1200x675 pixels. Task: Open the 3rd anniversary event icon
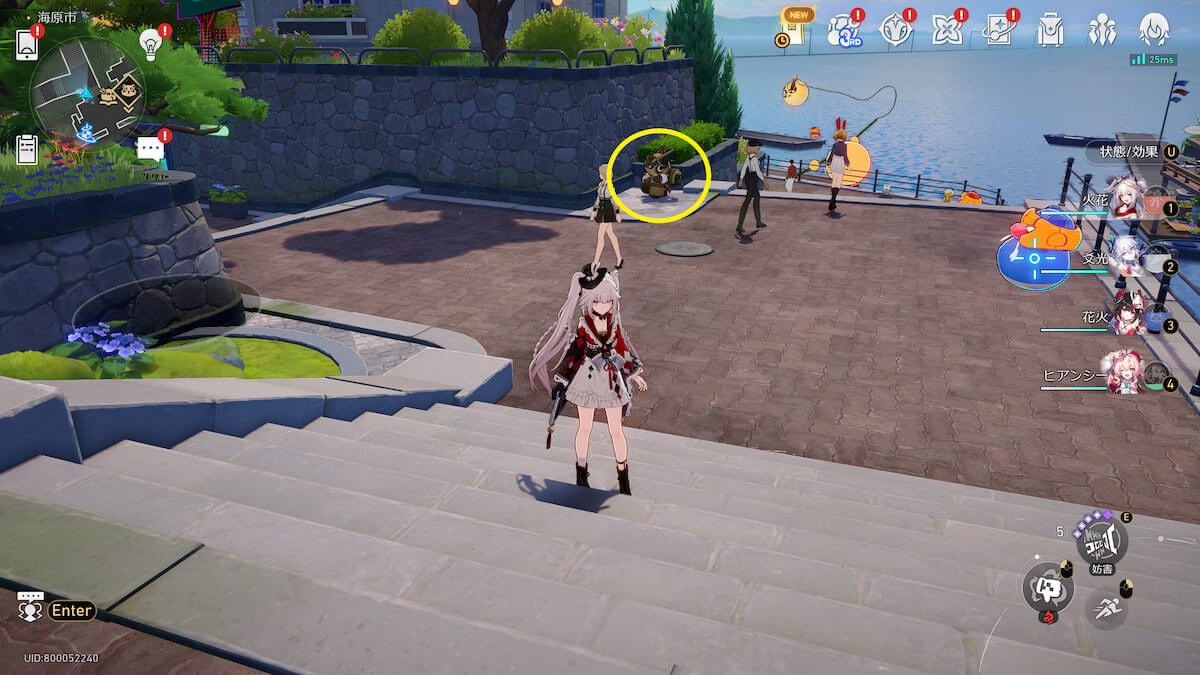pos(844,31)
